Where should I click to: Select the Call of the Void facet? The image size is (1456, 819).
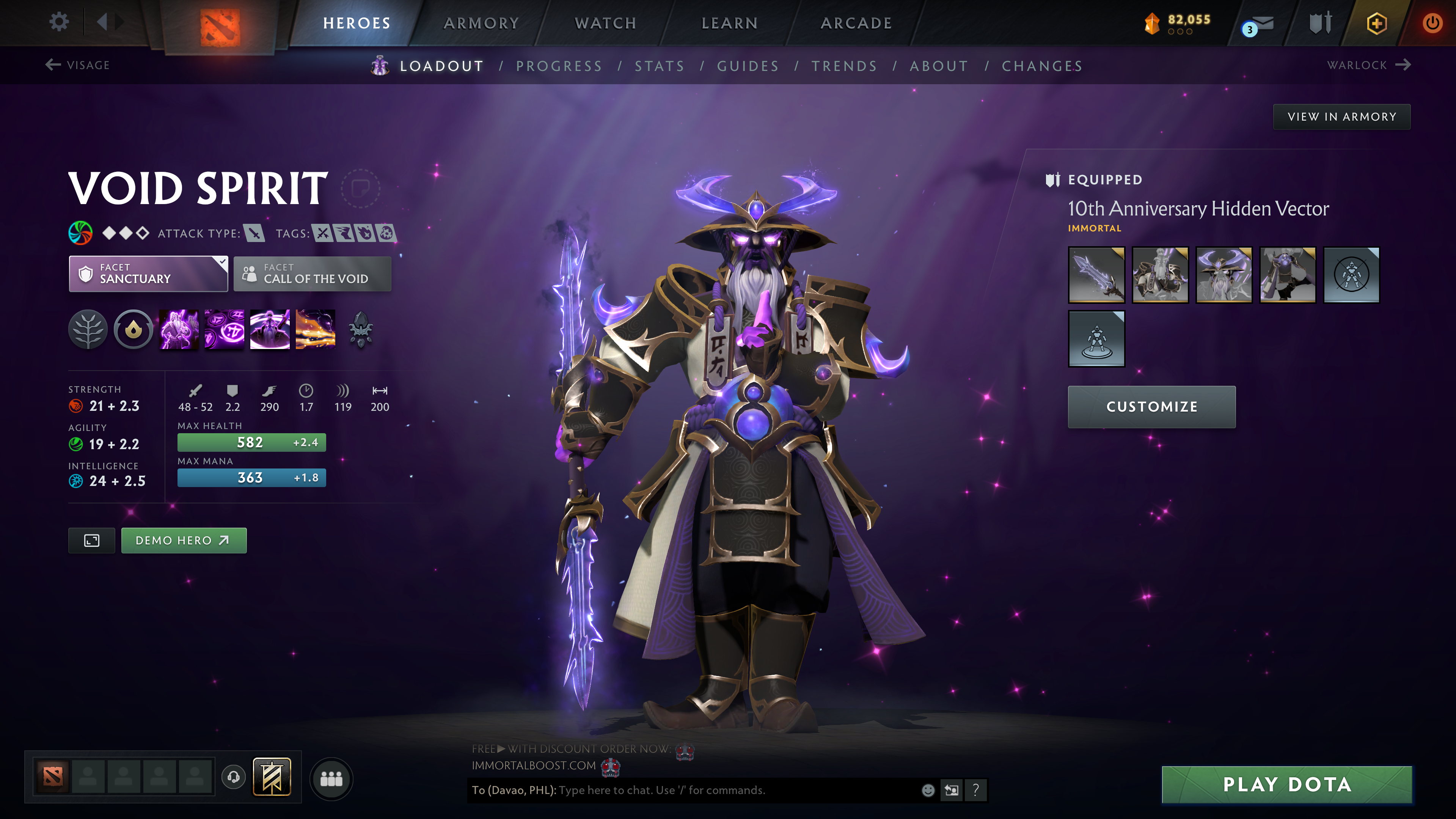[311, 274]
